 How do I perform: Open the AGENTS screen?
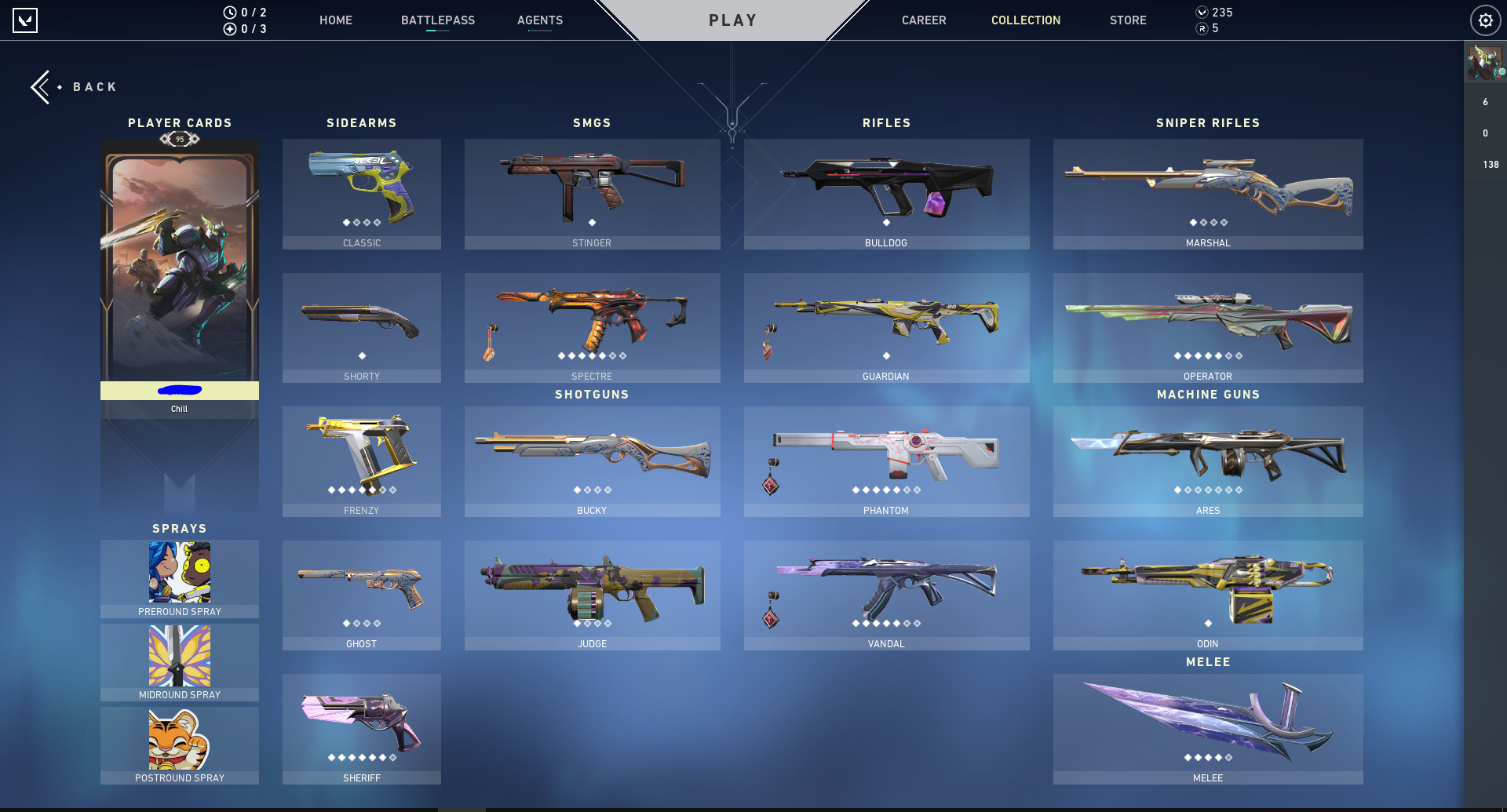539,20
